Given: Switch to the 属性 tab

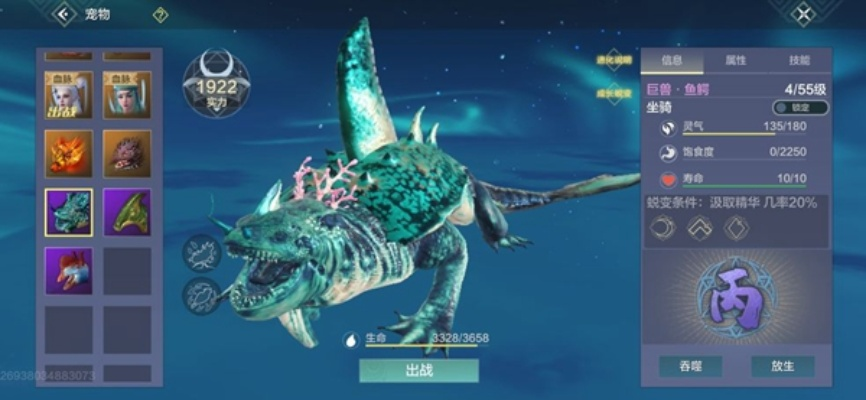Looking at the screenshot, I should coord(735,60).
